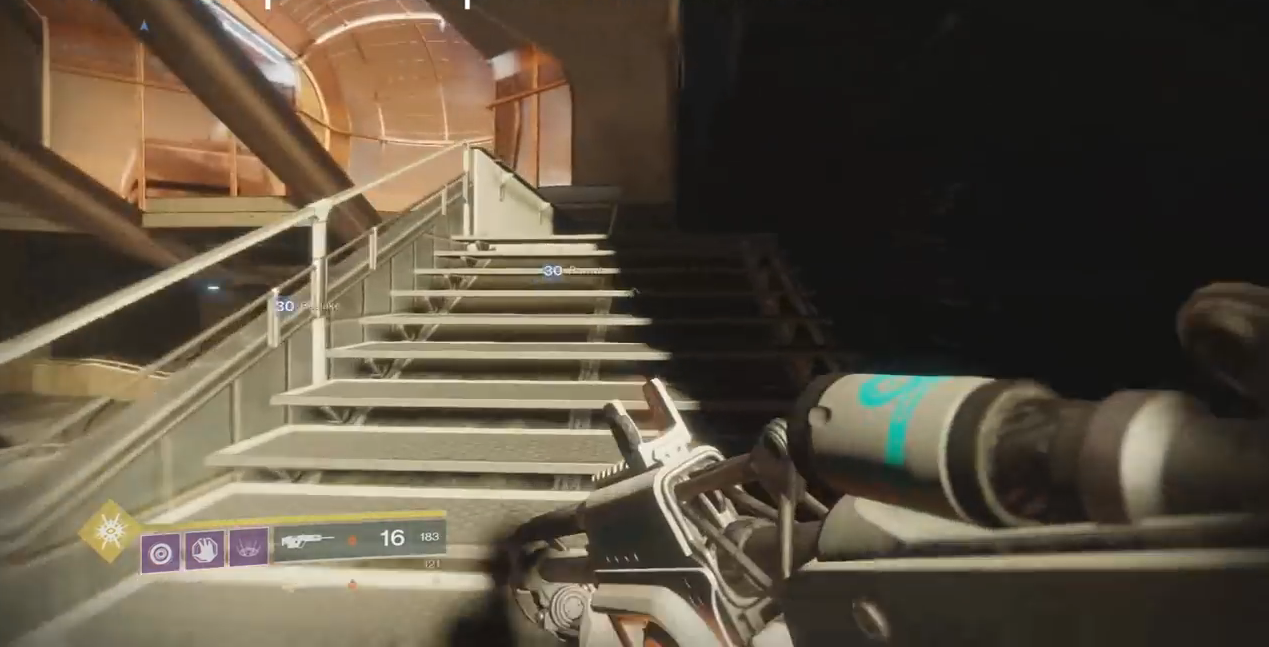1269x647 pixels.
Task: Trigger the purple class ability icon
Action: click(x=248, y=548)
